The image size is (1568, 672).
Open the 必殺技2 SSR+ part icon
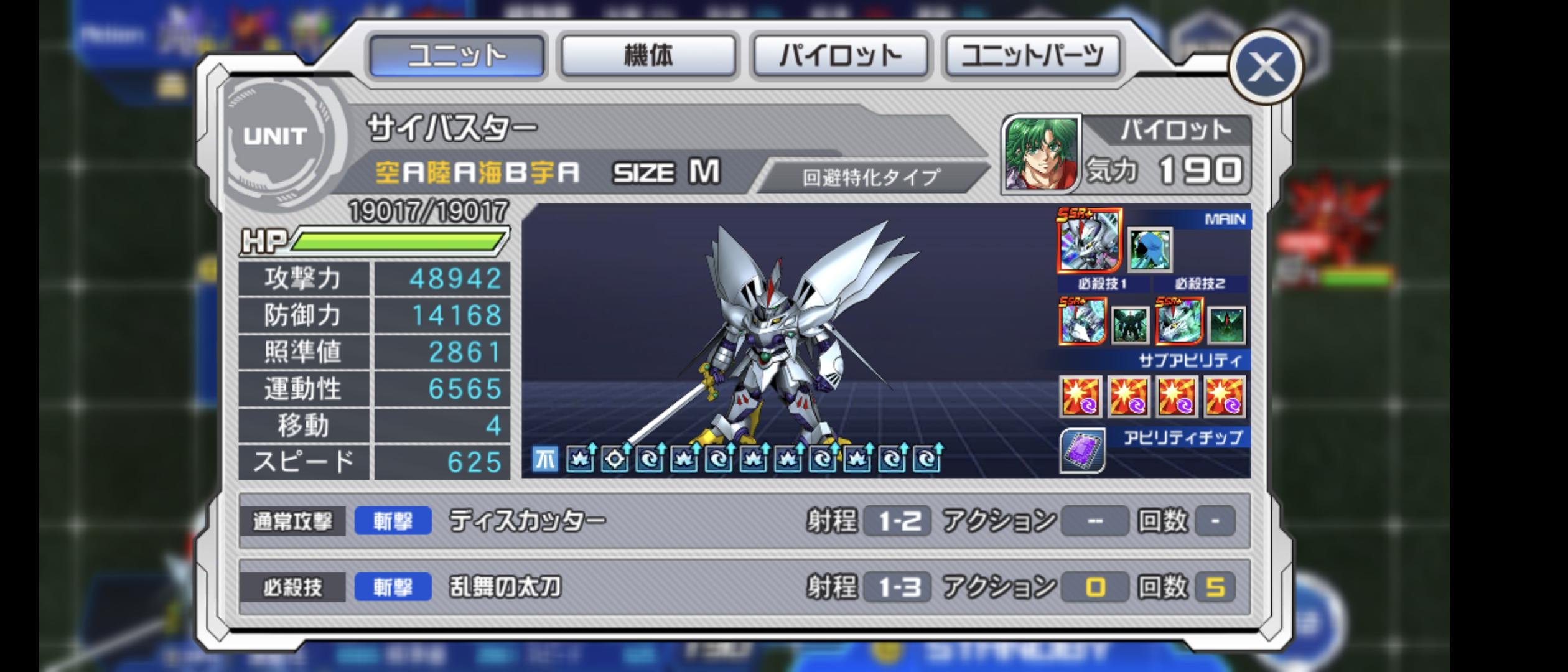(1178, 320)
